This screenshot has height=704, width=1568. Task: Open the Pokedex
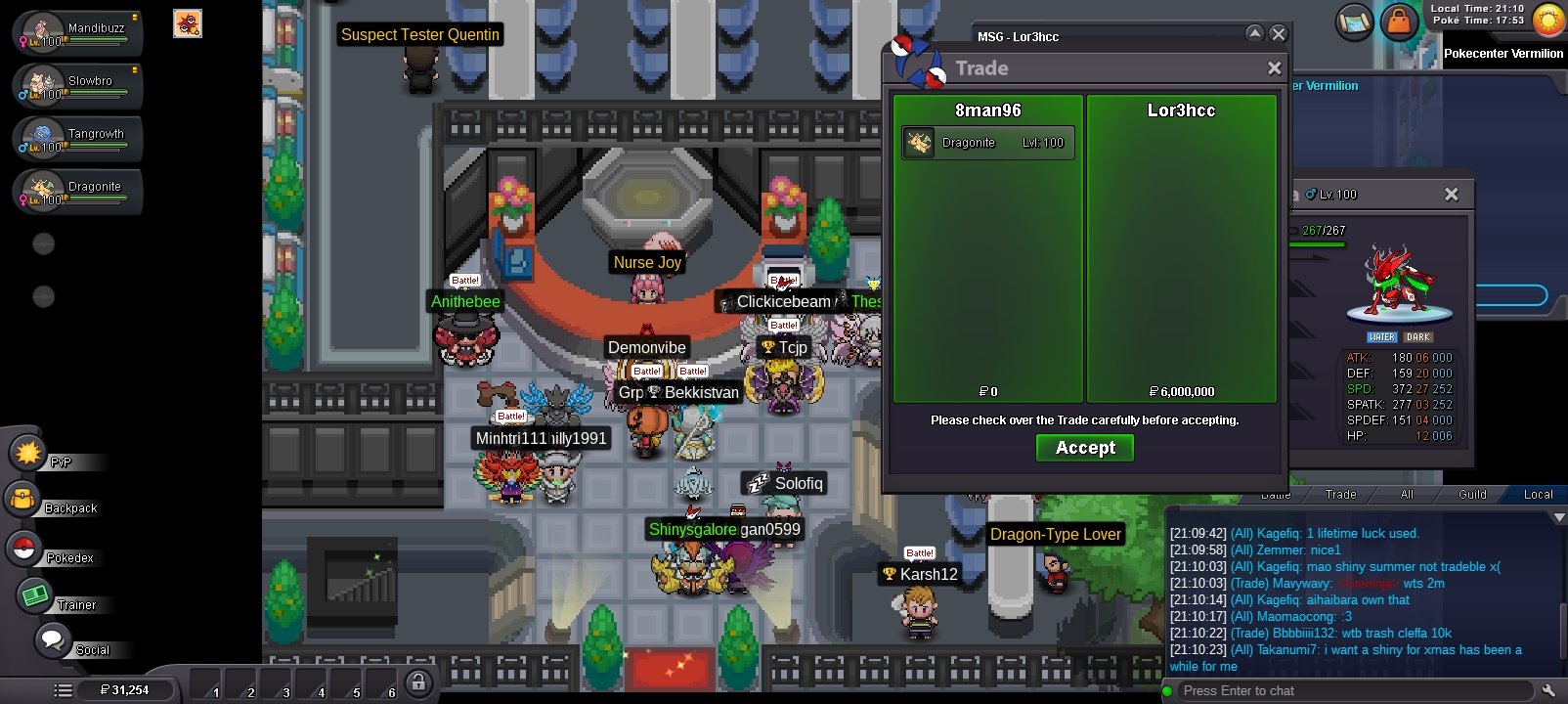[x=23, y=549]
